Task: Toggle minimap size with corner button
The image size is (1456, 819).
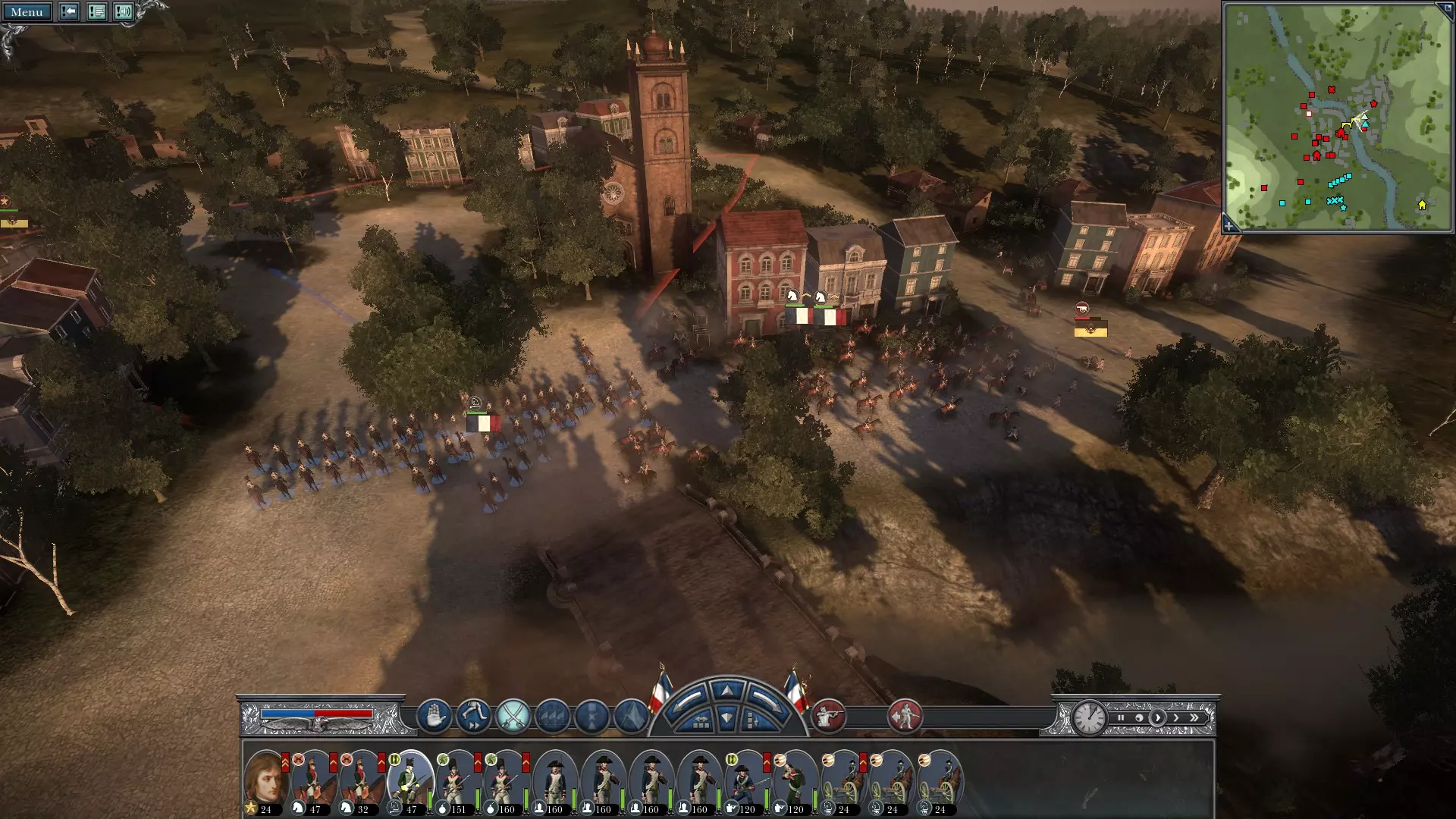Action: click(x=1443, y=10)
